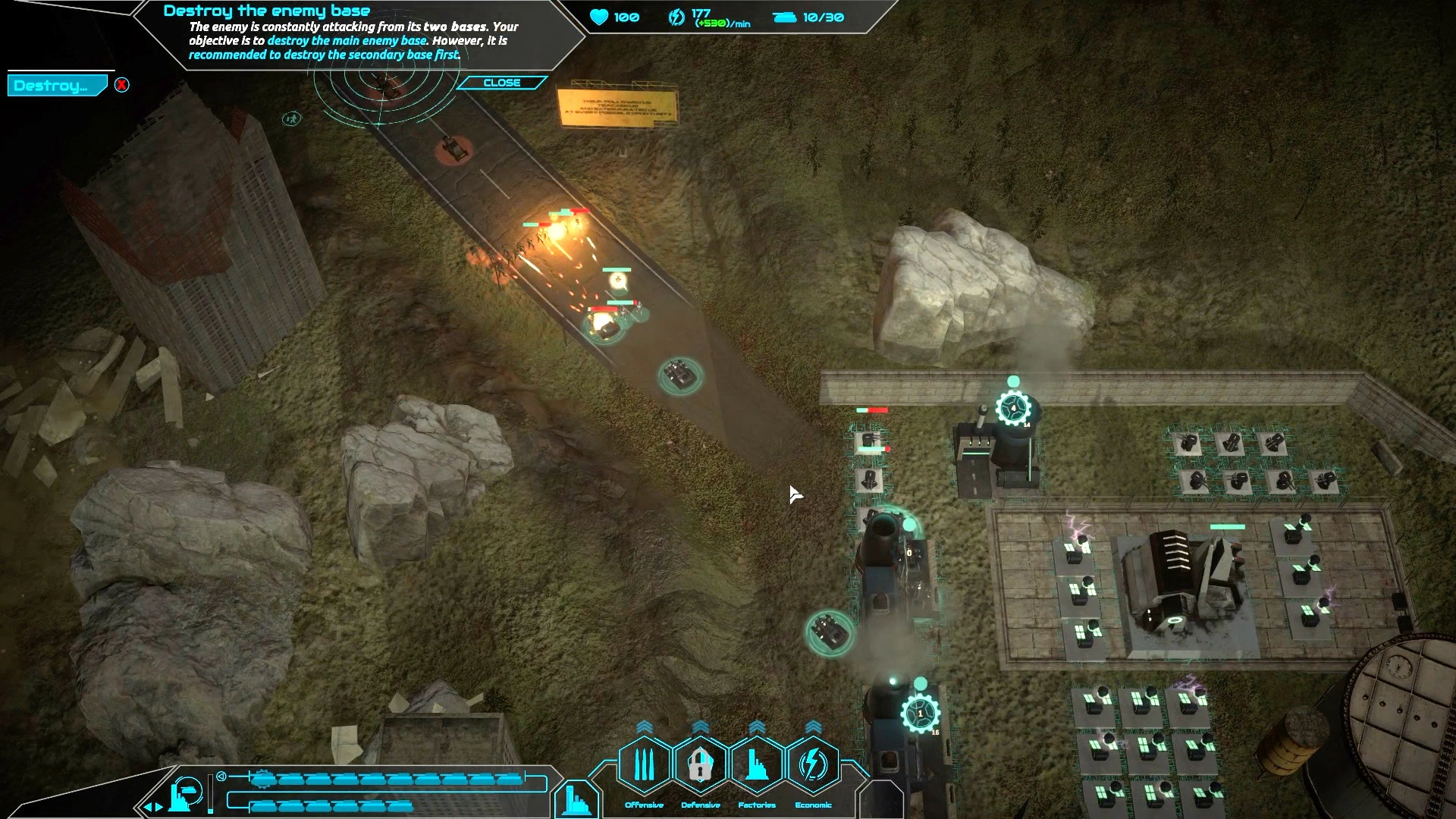Select the gear badge numbered 1
1456x819 pixels.
tap(920, 714)
